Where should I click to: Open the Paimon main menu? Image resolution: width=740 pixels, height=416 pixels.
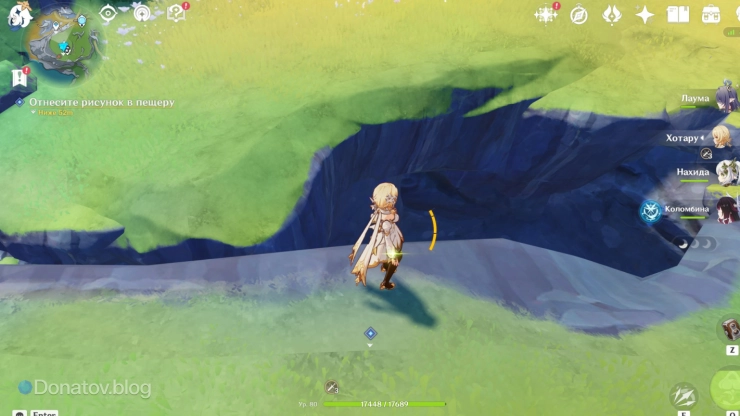18,14
